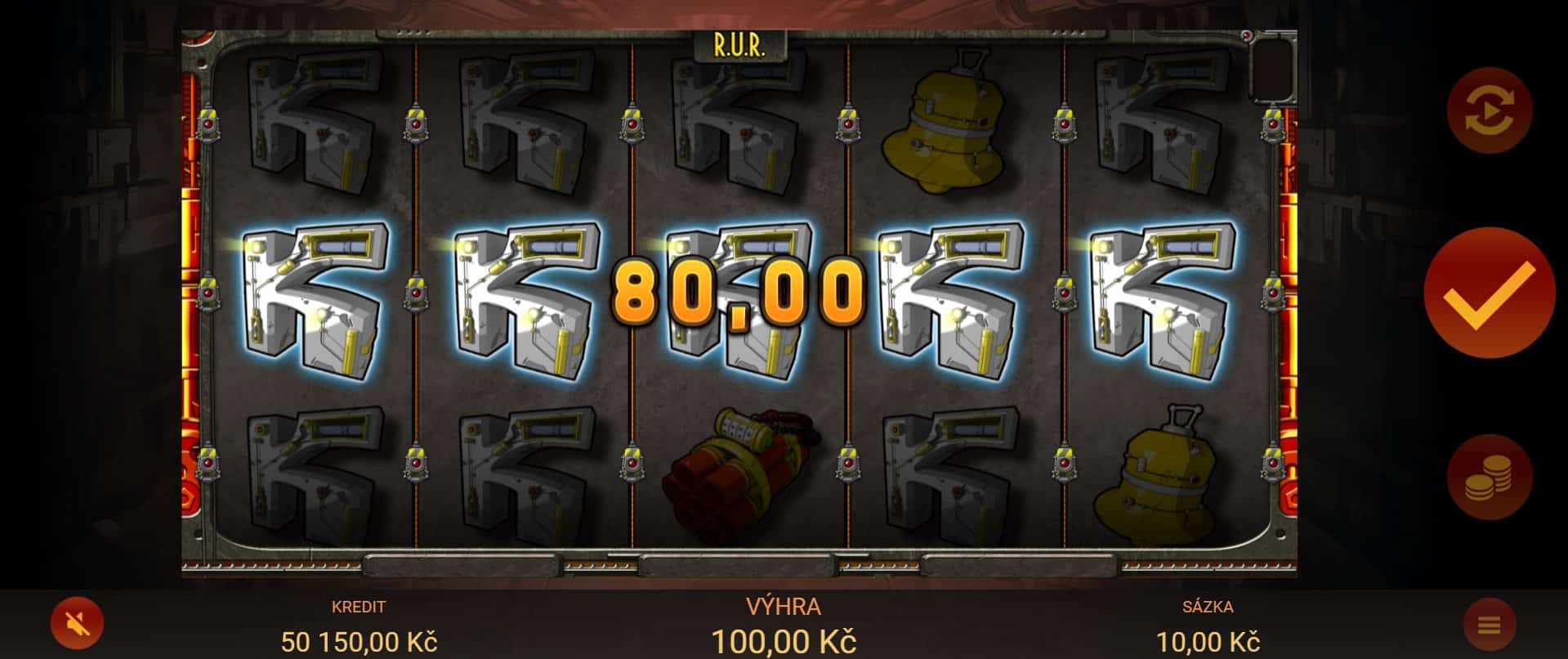Open bet settings via the coin stack button
The width and height of the screenshot is (1568, 659).
pyautogui.click(x=1489, y=477)
